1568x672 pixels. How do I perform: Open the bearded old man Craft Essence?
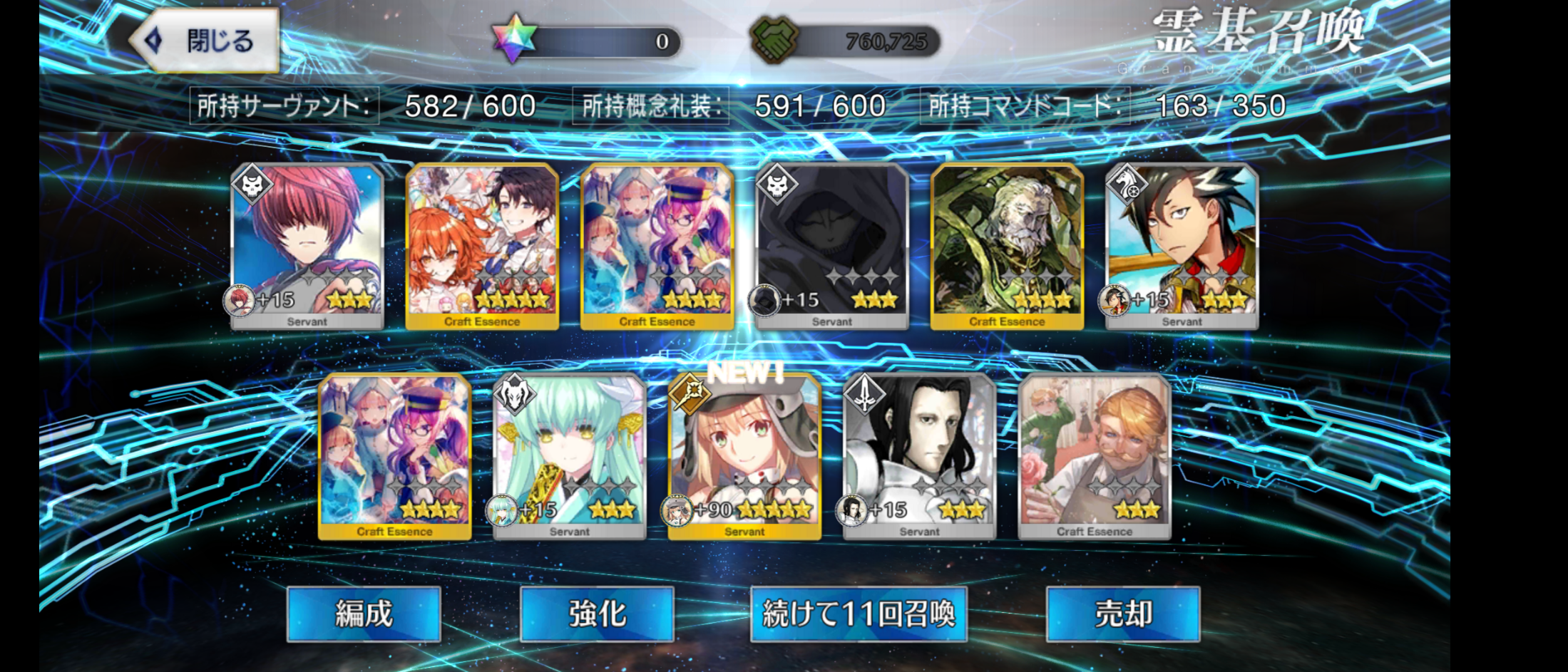tap(1007, 246)
